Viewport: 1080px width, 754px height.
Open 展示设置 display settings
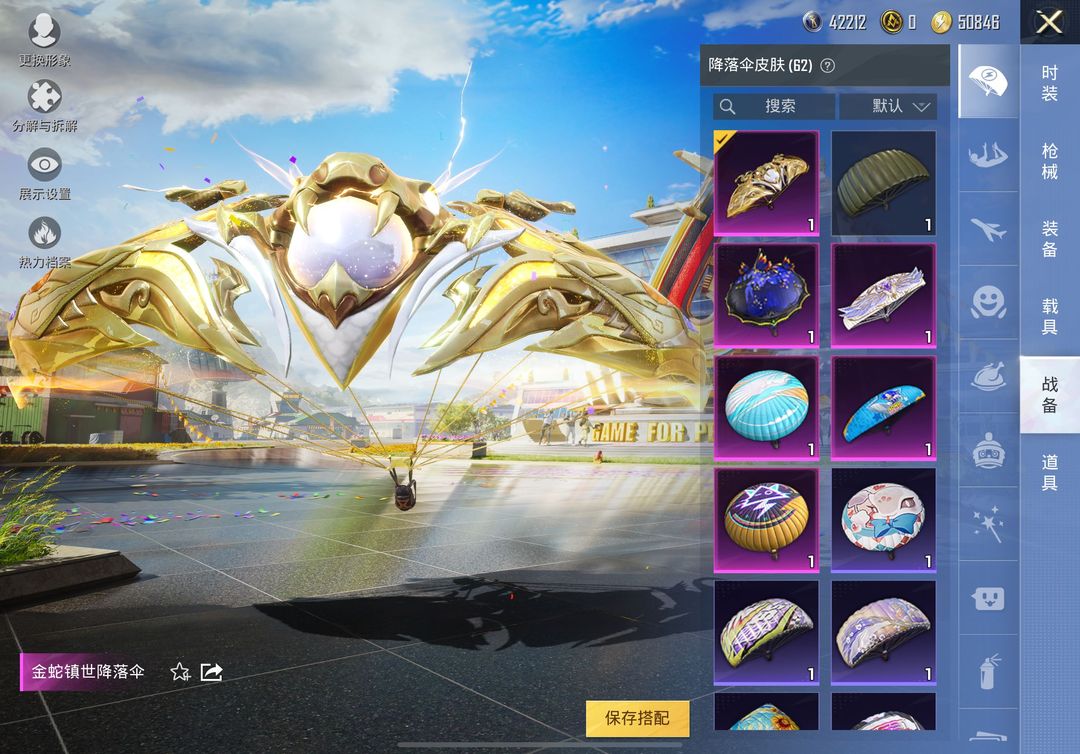pos(45,174)
